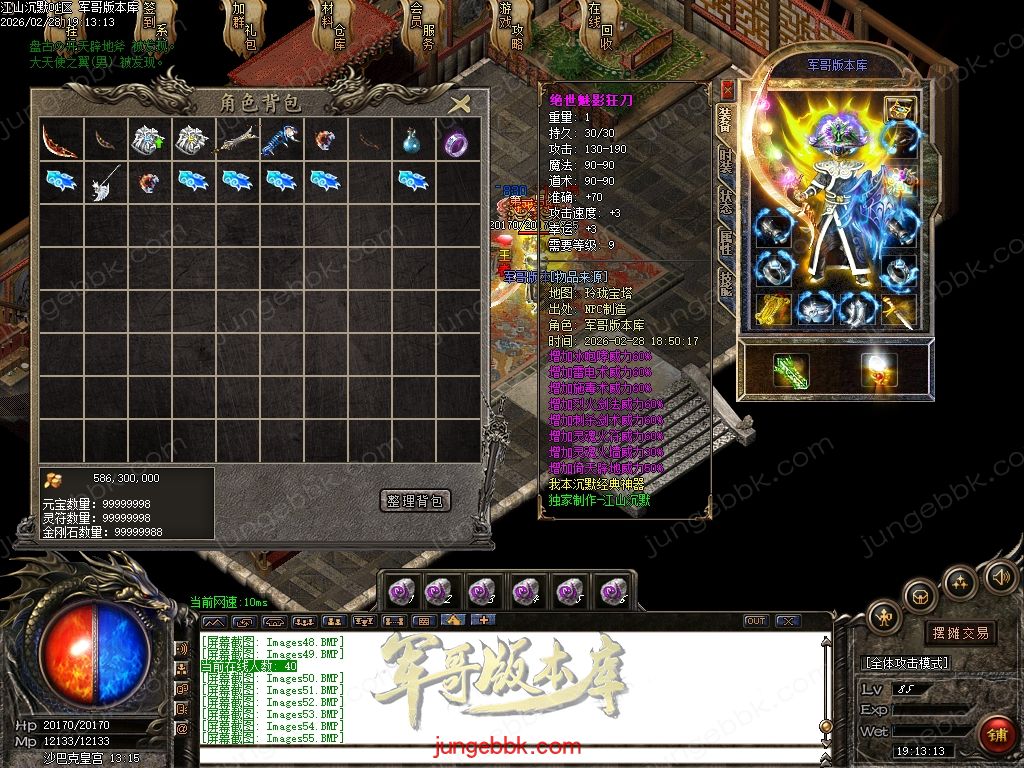Viewport: 1024px width, 768px height.
Task: Close the character equipment panel
Action: (727, 89)
